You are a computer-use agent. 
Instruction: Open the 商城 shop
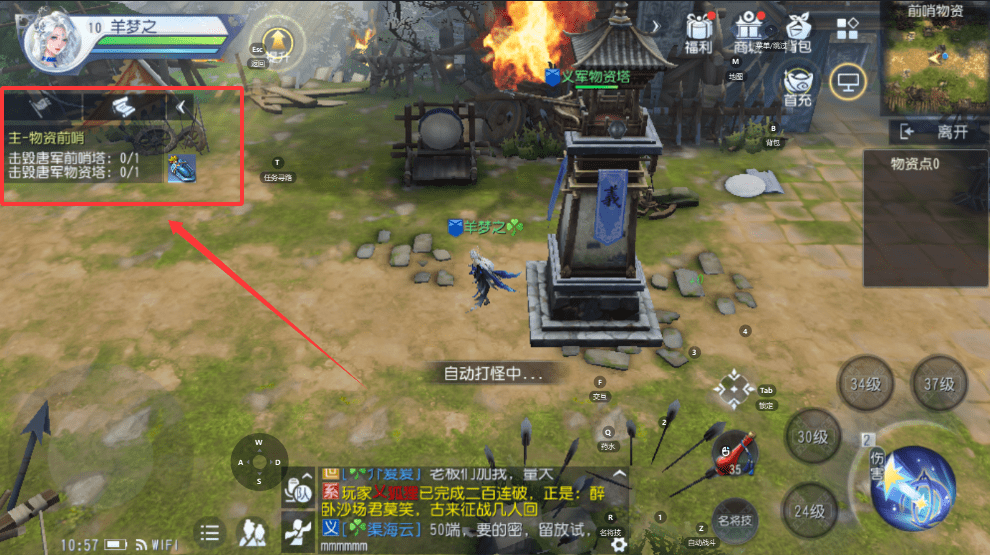click(747, 32)
